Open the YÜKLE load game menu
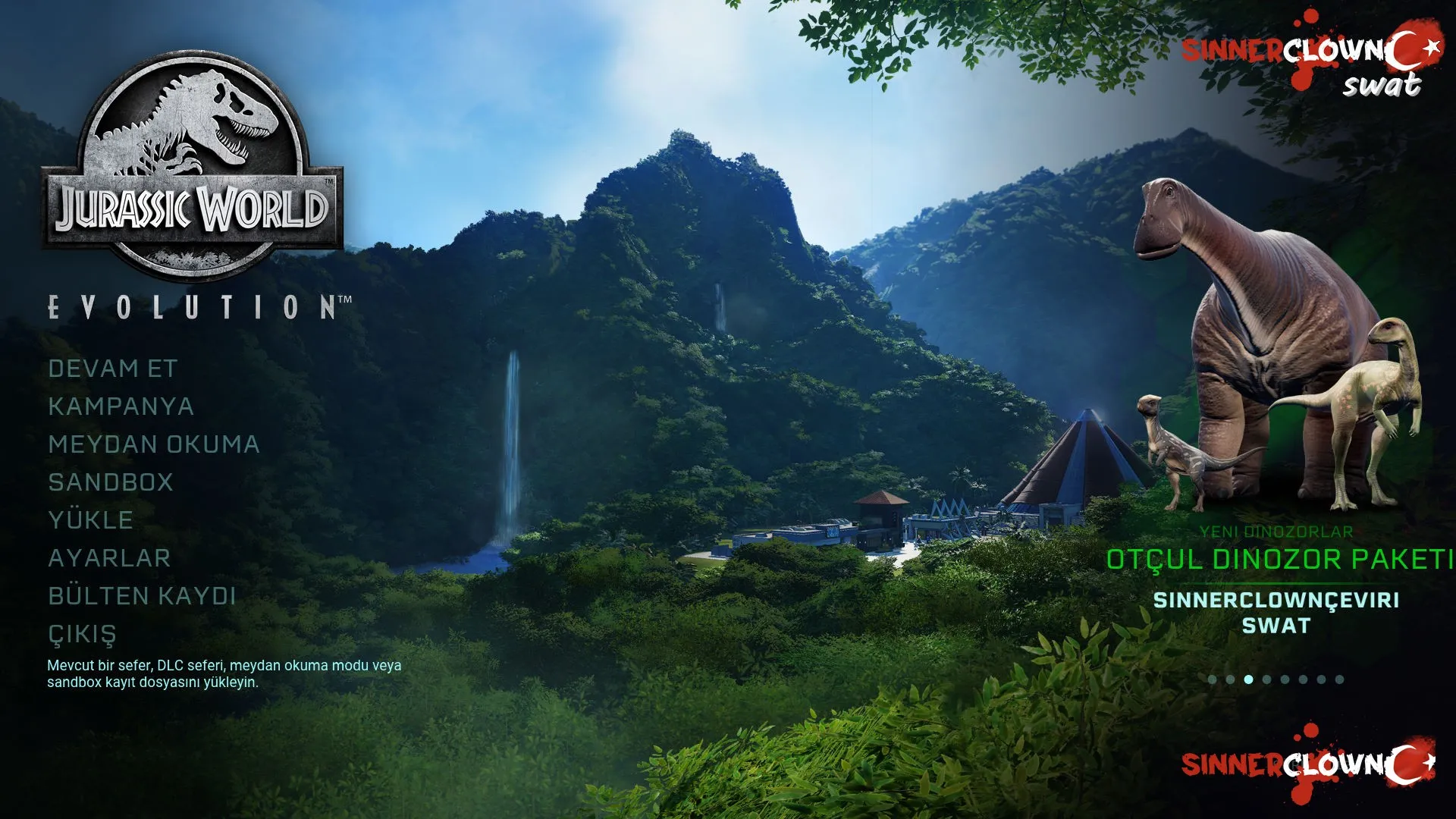The image size is (1456, 819). tap(90, 520)
